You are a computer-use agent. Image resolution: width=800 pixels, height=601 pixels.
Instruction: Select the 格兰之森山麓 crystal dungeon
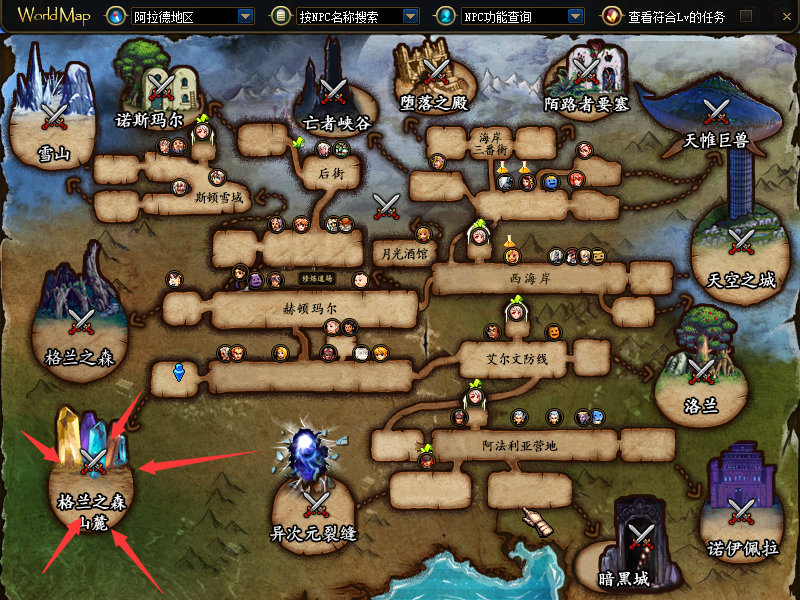click(92, 462)
